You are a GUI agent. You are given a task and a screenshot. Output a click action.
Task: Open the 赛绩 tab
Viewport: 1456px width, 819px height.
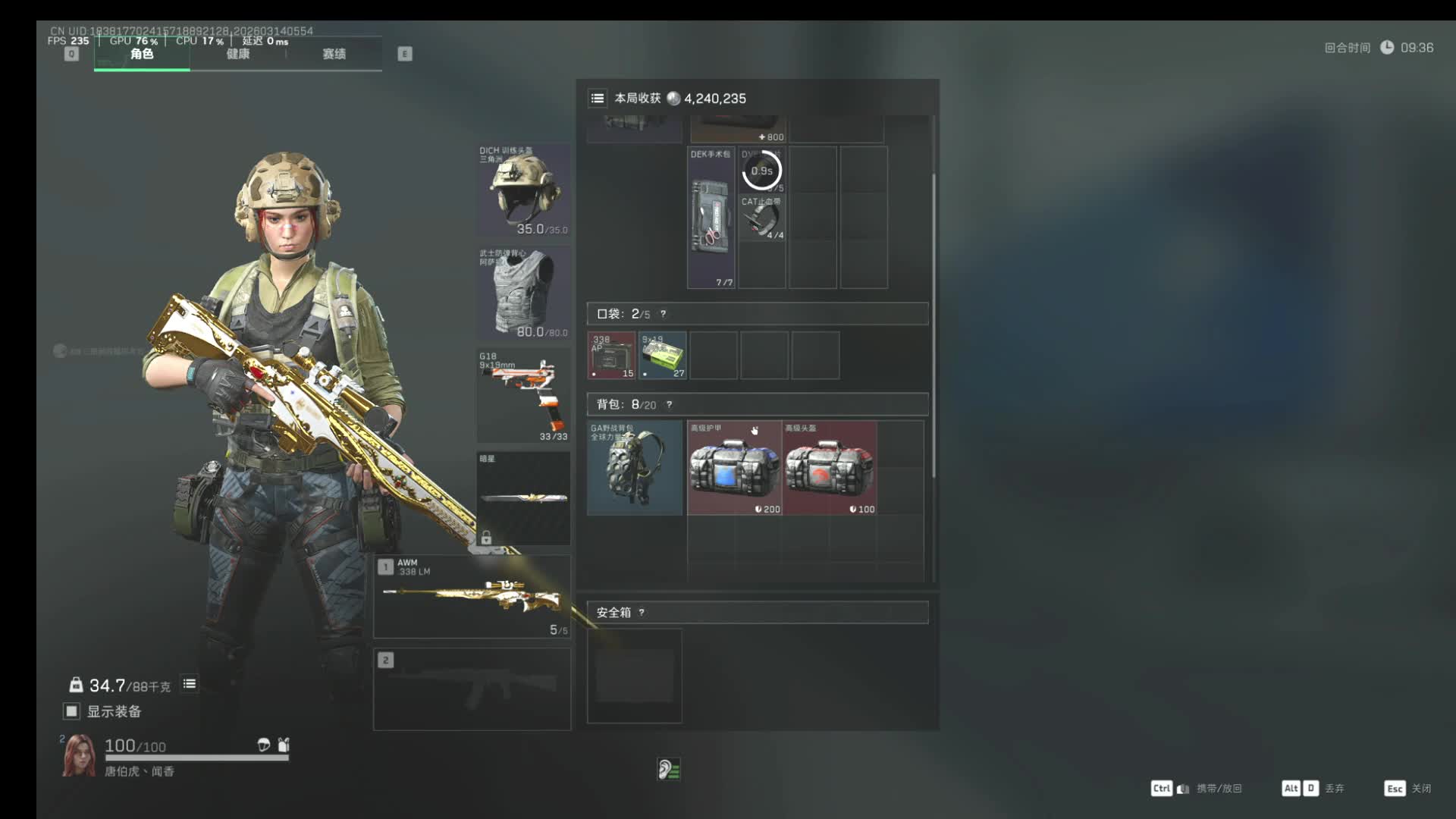pos(334,54)
